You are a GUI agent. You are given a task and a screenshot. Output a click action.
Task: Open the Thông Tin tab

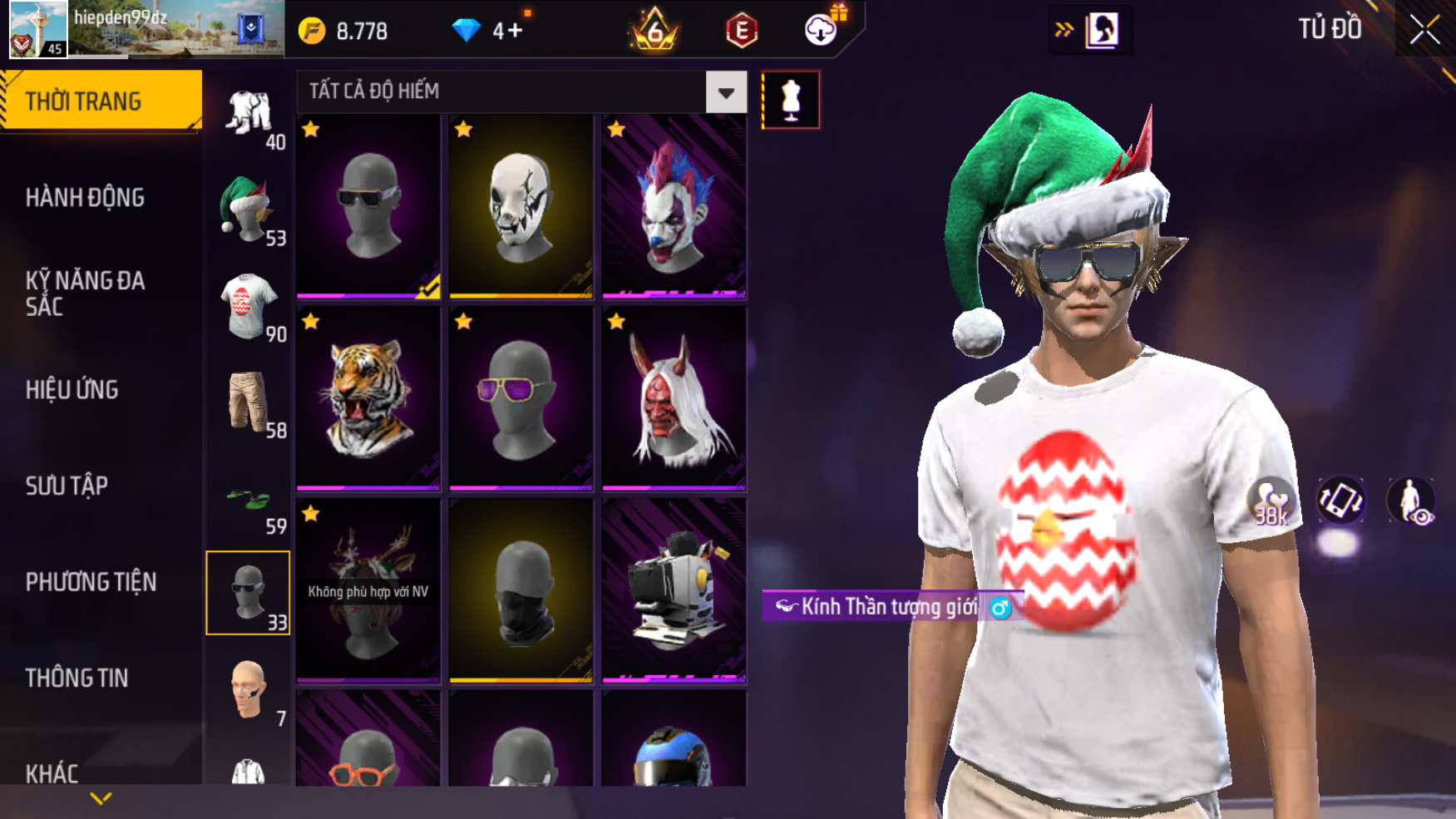(x=77, y=678)
